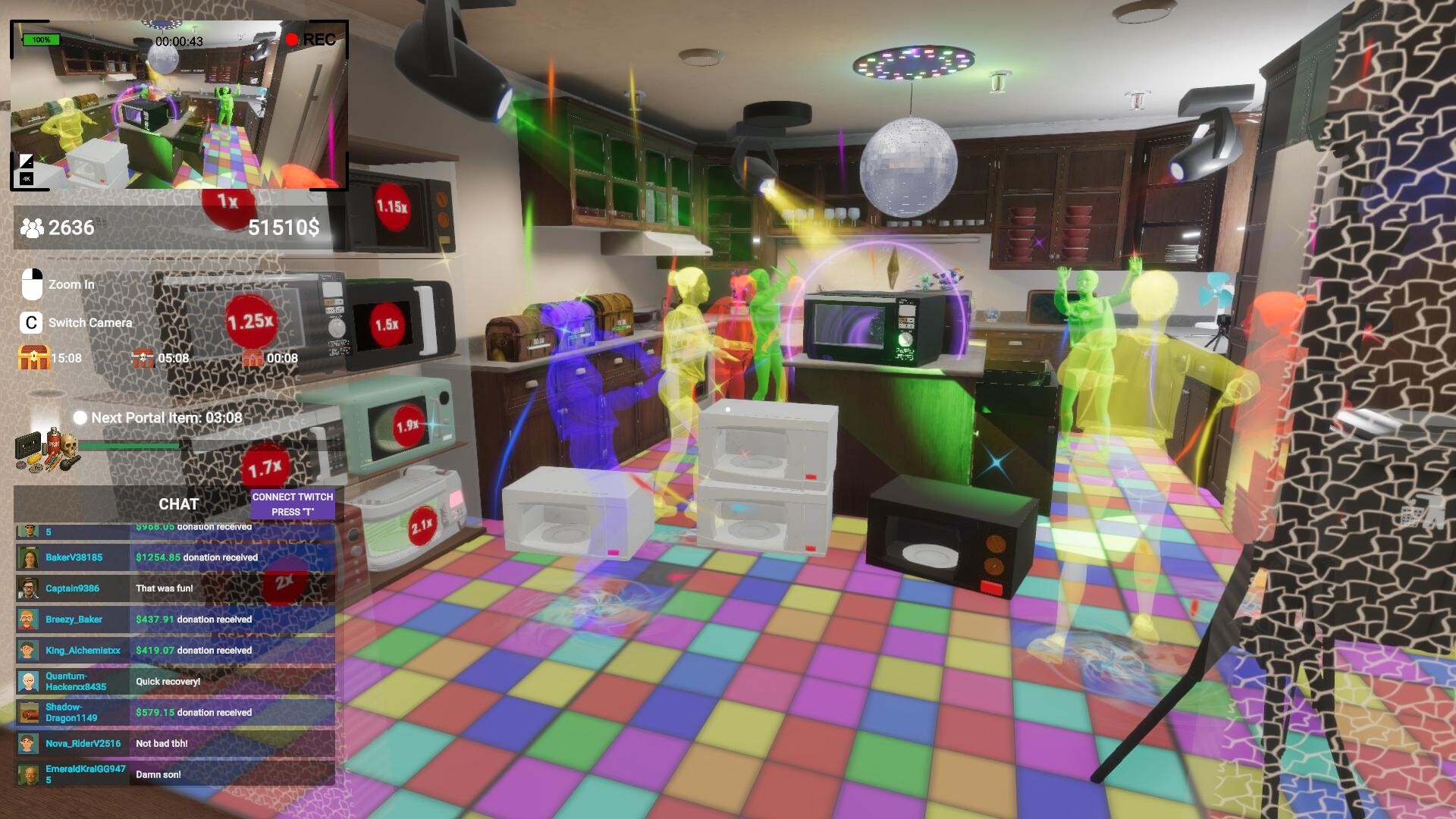Click the 100% battery indicator on the camera
This screenshot has width=1456, height=819.
click(42, 39)
